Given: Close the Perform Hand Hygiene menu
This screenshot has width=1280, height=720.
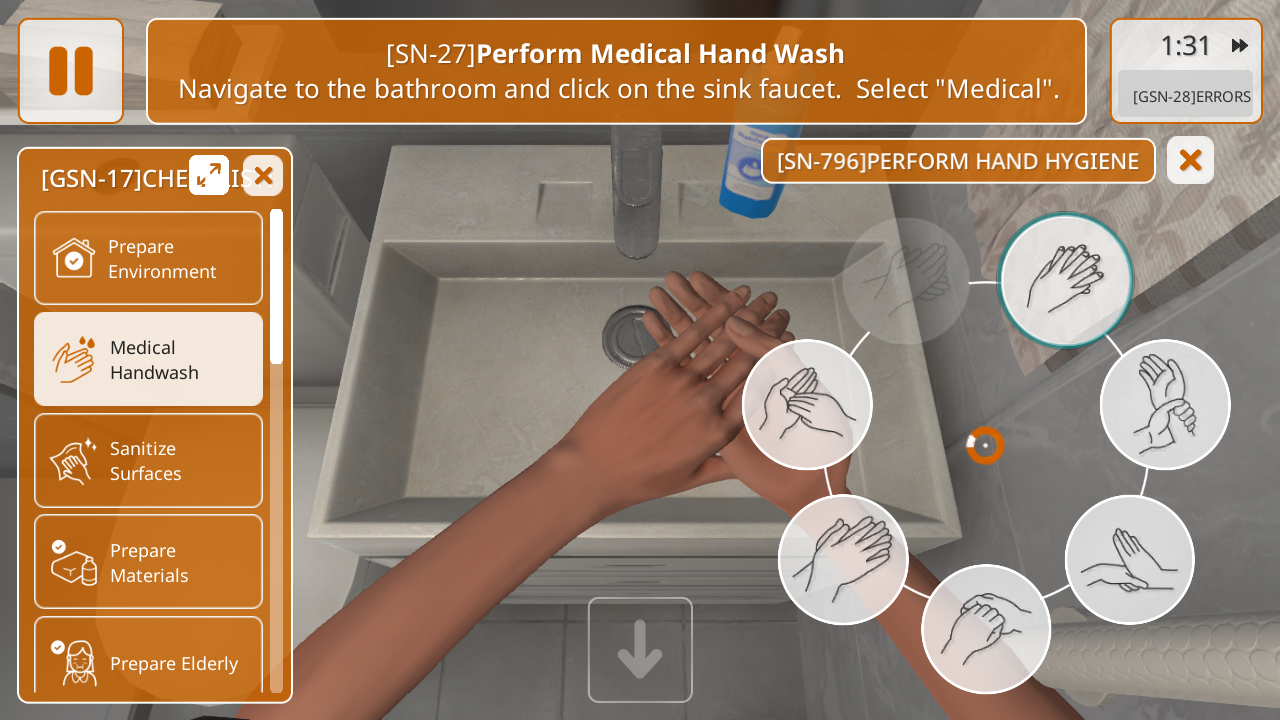Looking at the screenshot, I should (x=1190, y=160).
